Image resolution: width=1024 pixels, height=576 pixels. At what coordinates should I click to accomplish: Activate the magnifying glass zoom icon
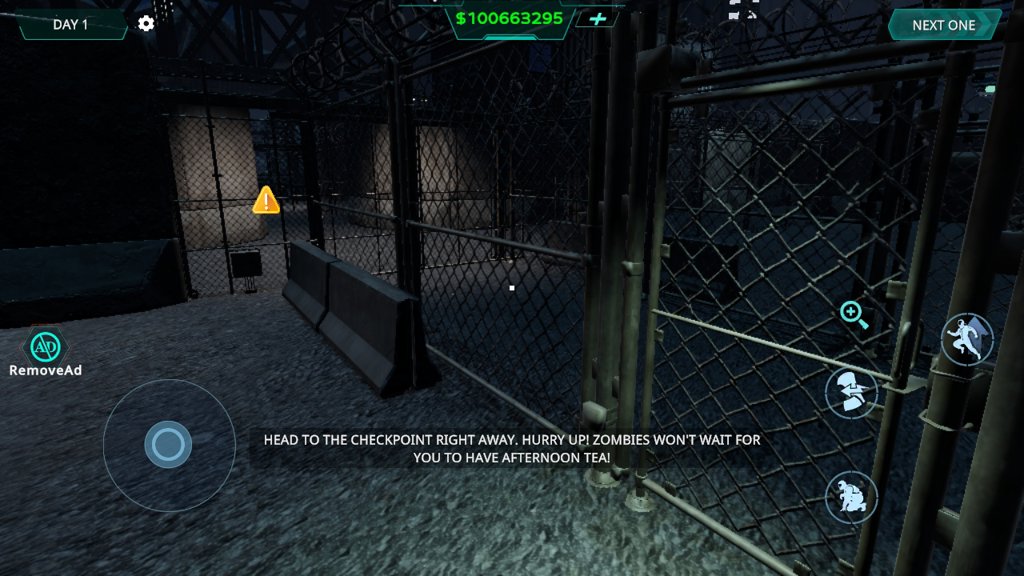click(853, 315)
